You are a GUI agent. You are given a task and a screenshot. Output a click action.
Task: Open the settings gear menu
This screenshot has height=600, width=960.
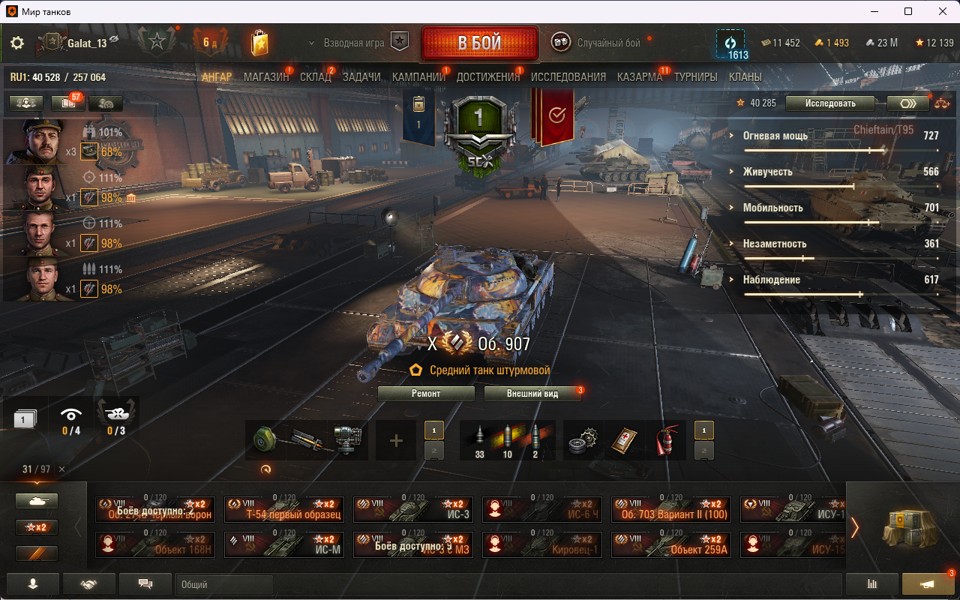(x=17, y=43)
